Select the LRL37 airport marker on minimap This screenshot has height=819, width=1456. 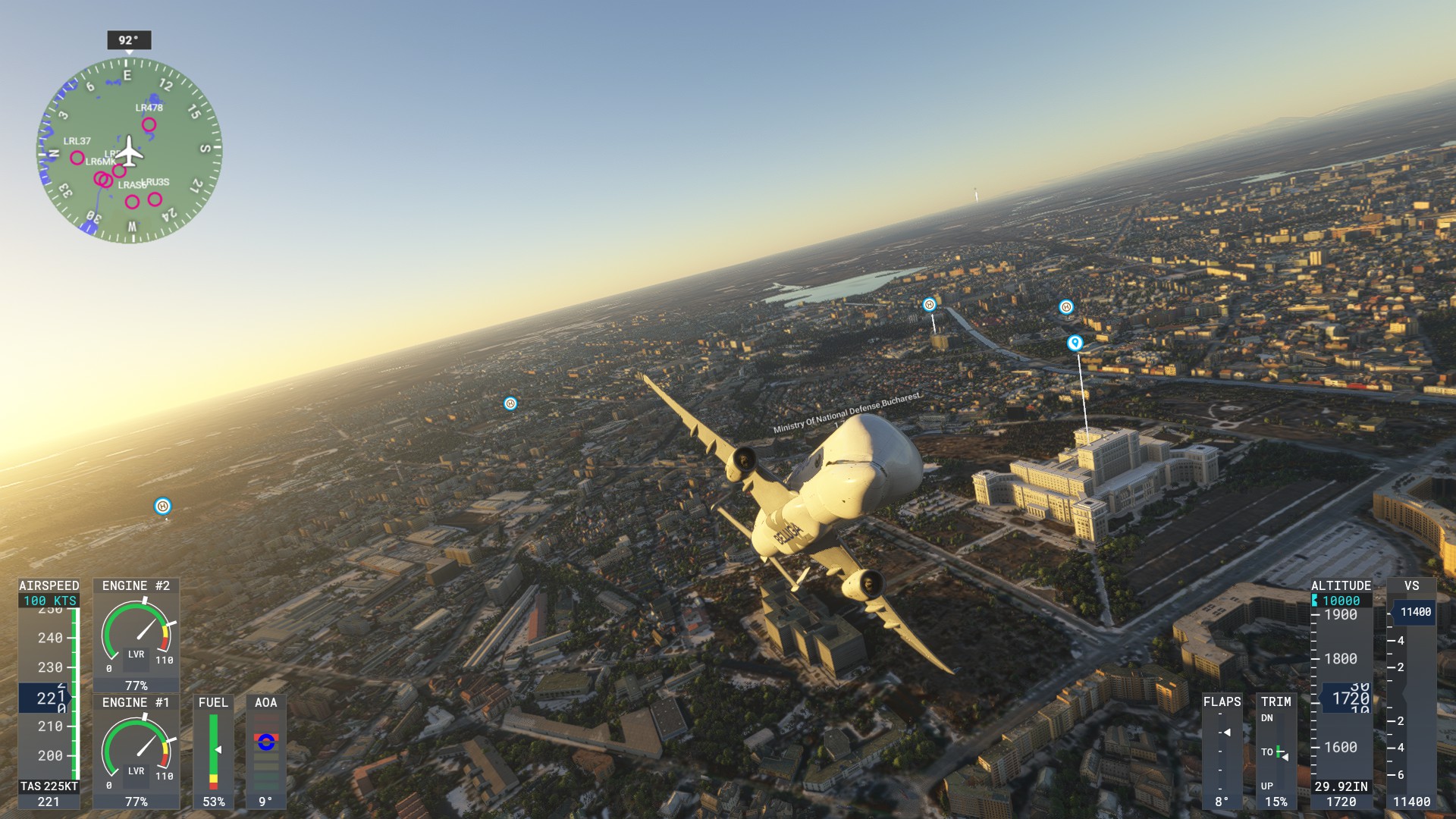tap(77, 158)
